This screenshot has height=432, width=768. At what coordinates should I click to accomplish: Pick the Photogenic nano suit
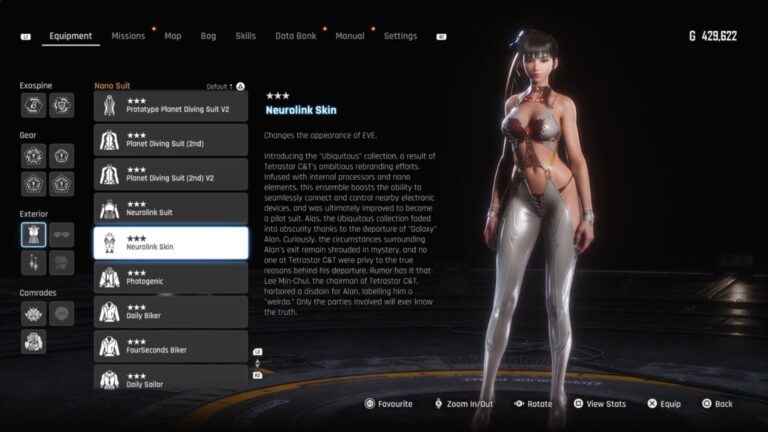click(171, 278)
